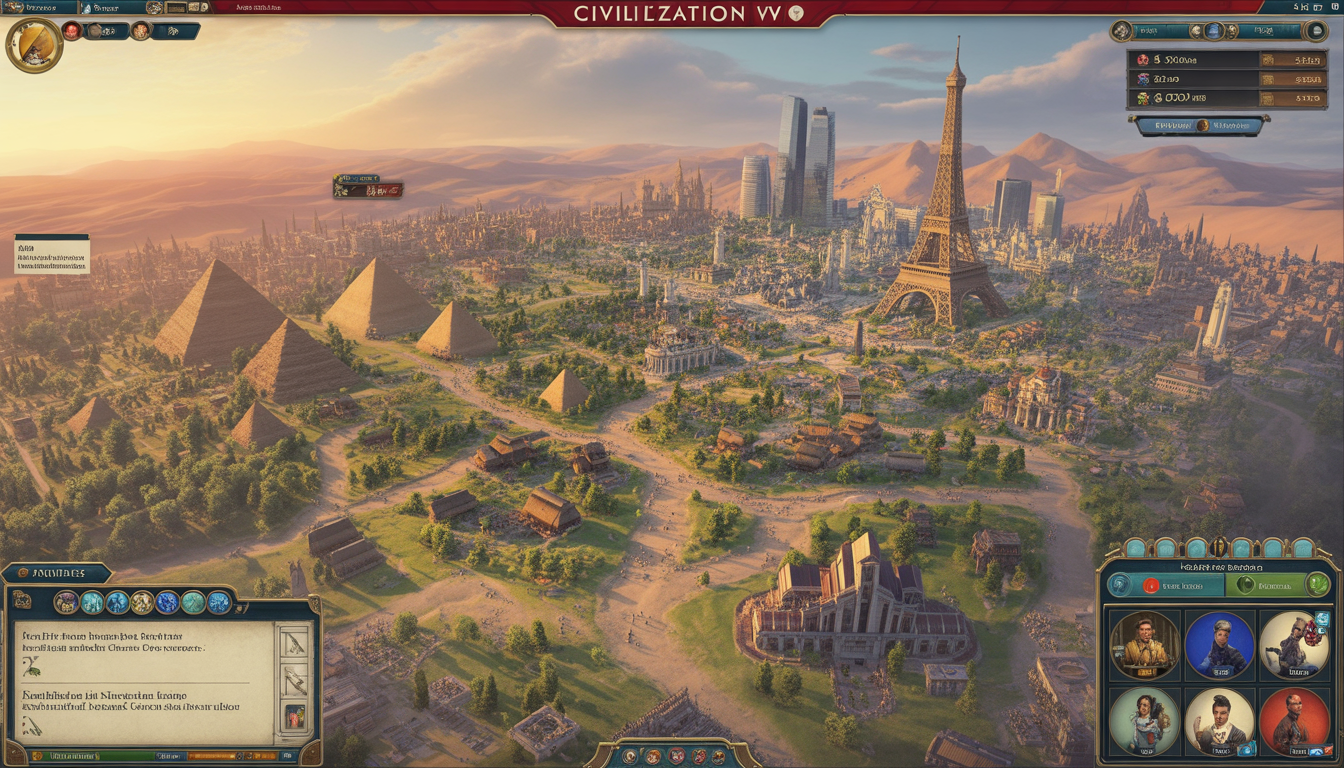Screen dimensions: 1344x768
Task: Choose the bald leader on red background
Action: click(x=1294, y=721)
